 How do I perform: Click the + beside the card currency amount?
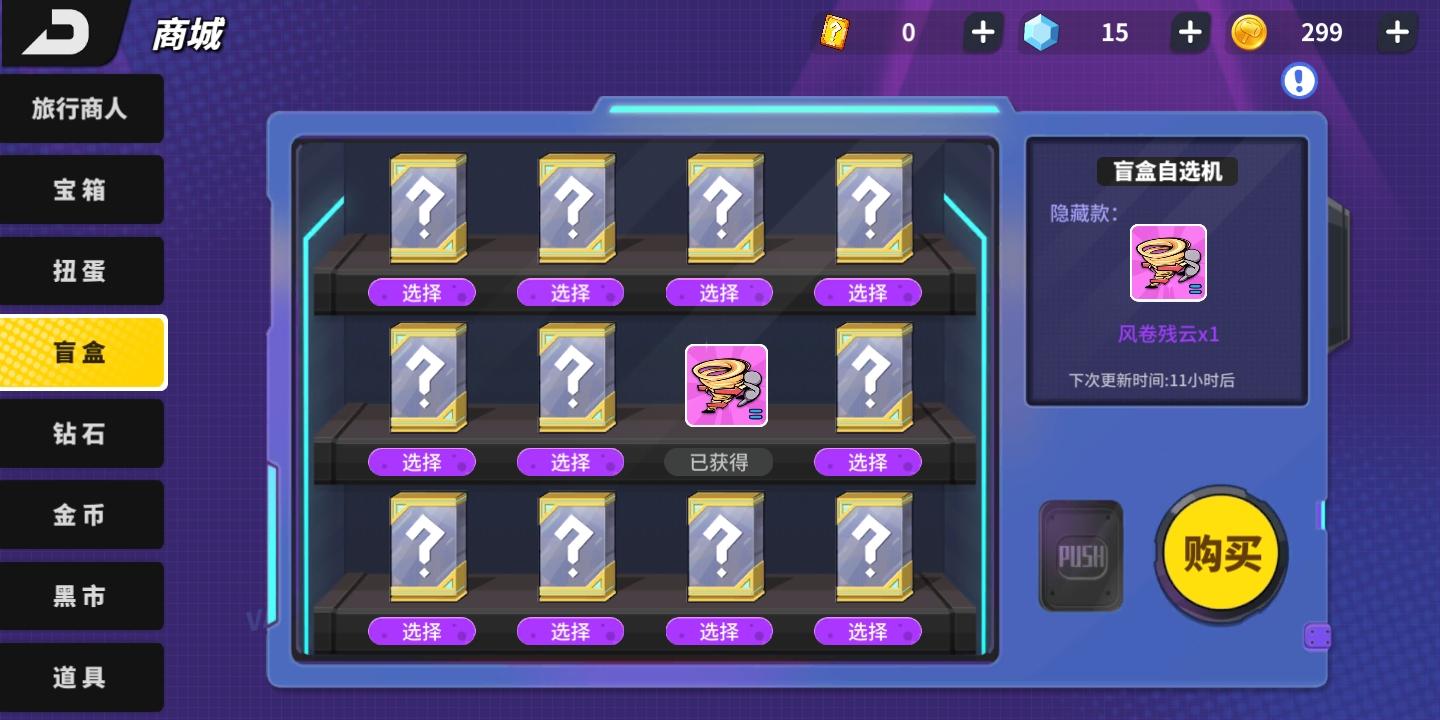tap(982, 32)
